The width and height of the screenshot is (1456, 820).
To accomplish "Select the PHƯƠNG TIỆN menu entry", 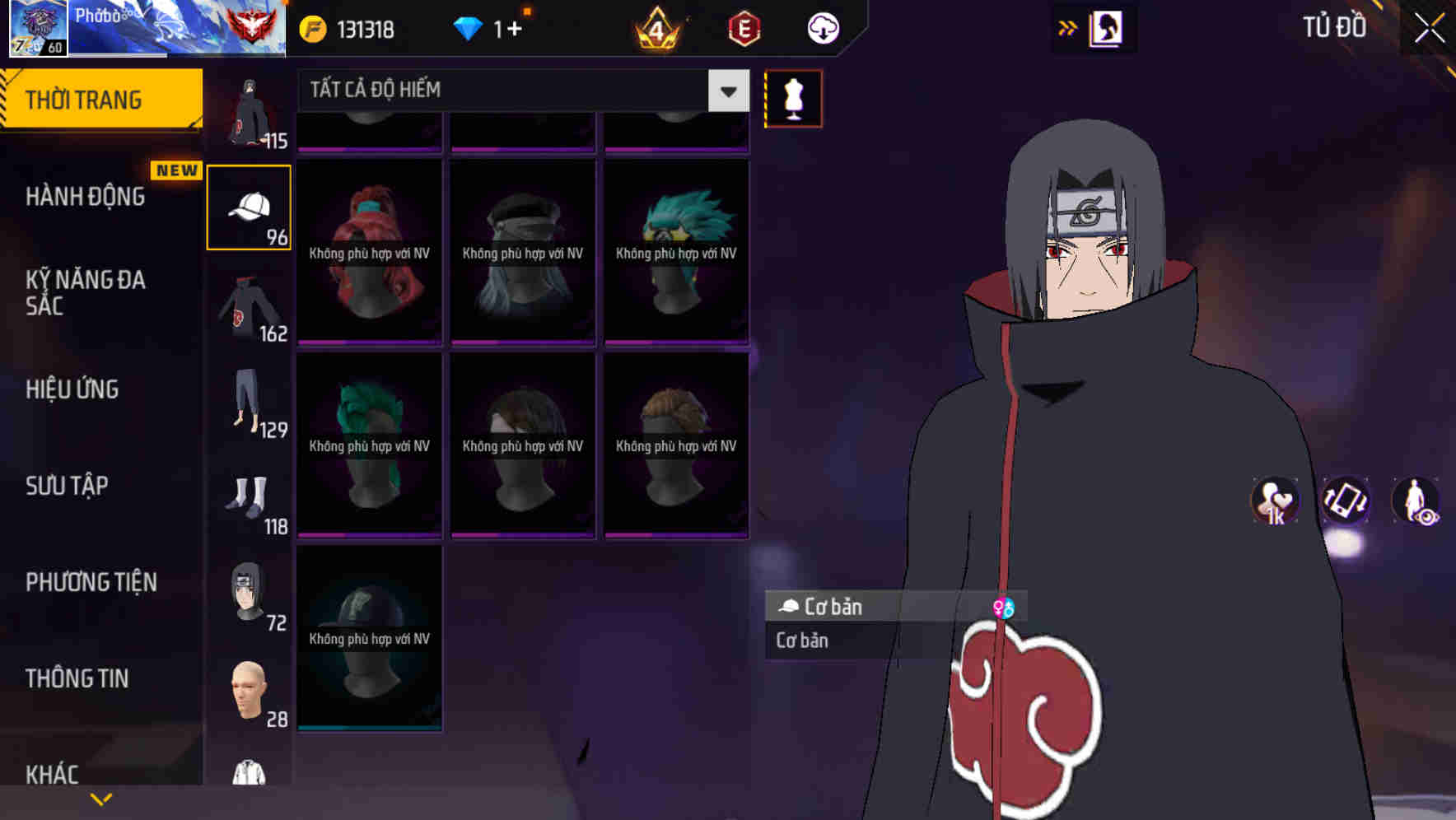I will coord(91,582).
